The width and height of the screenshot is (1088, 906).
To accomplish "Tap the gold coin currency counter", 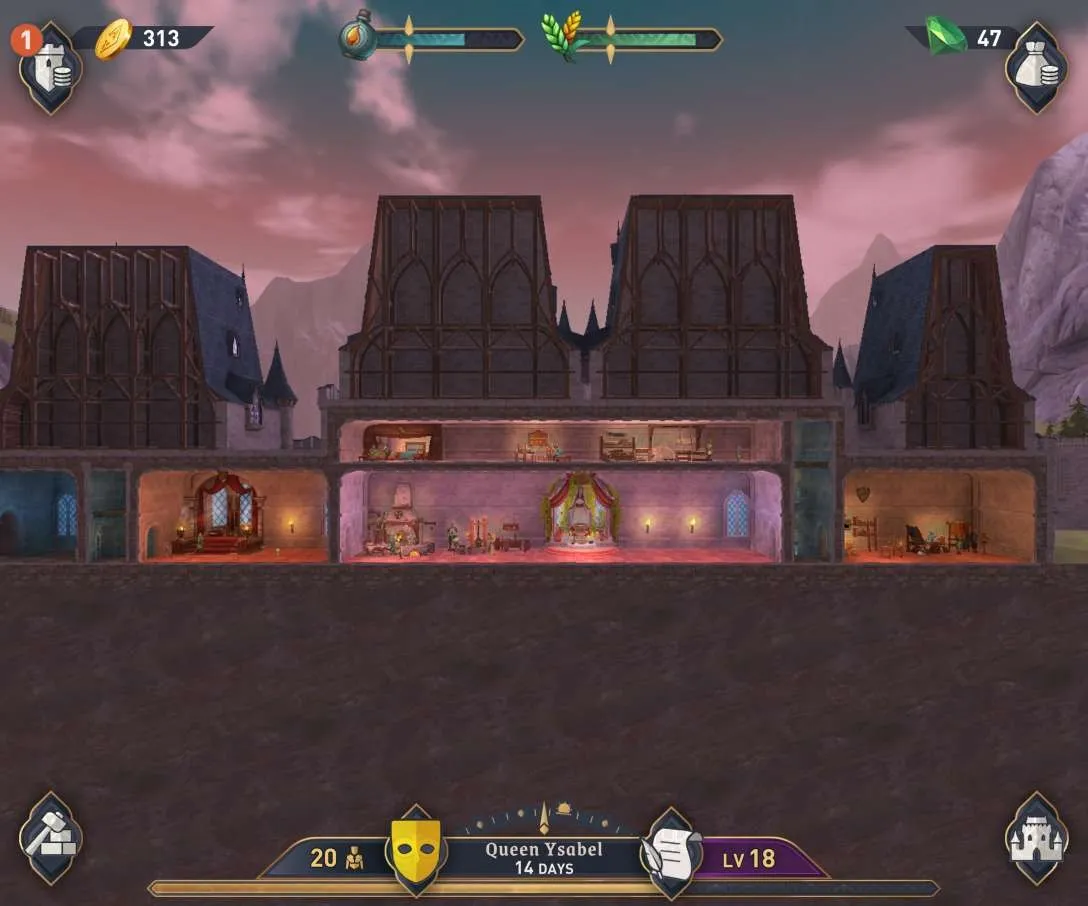I will [x=150, y=39].
